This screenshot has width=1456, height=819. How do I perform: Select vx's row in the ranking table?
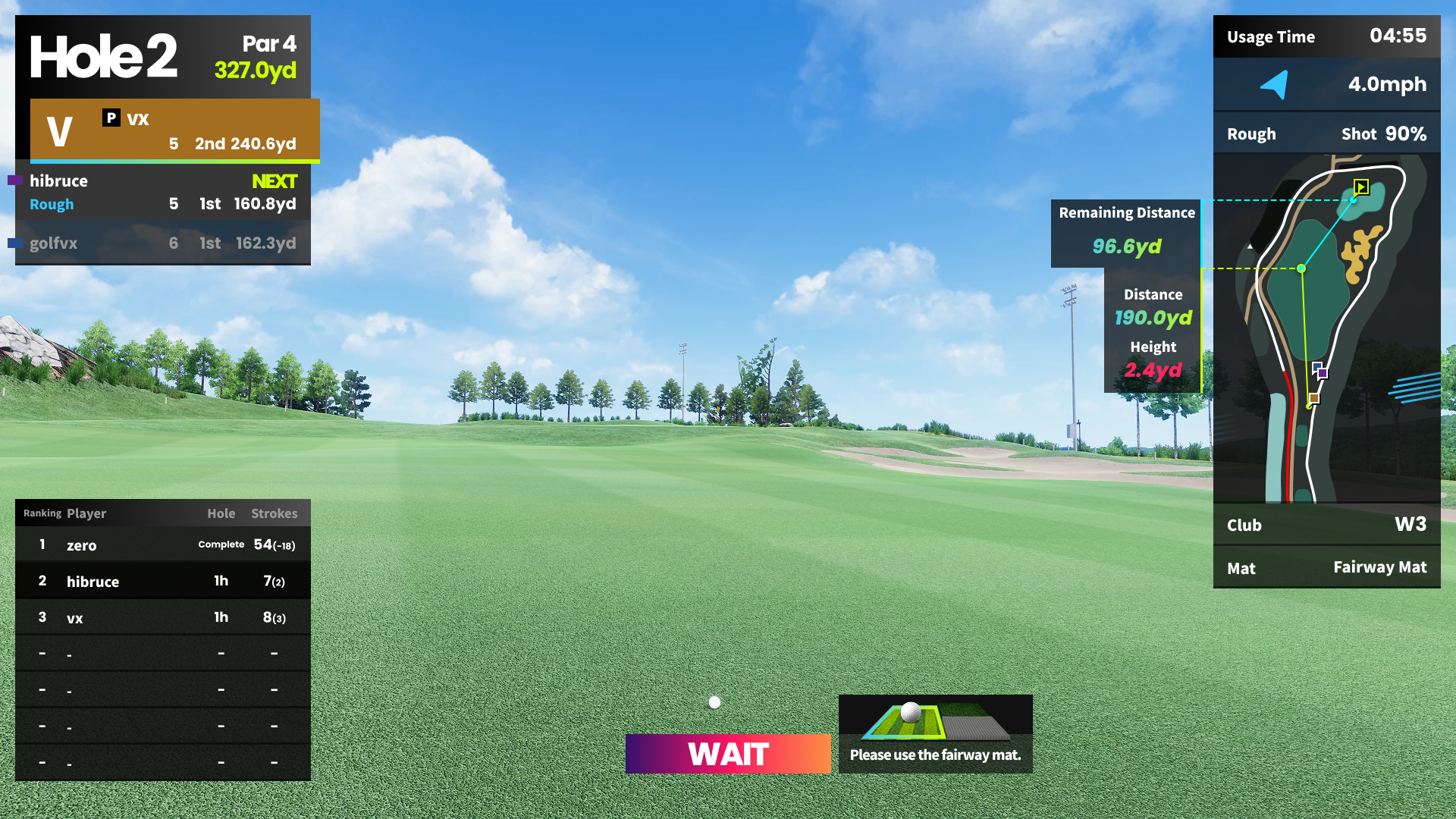coord(162,617)
